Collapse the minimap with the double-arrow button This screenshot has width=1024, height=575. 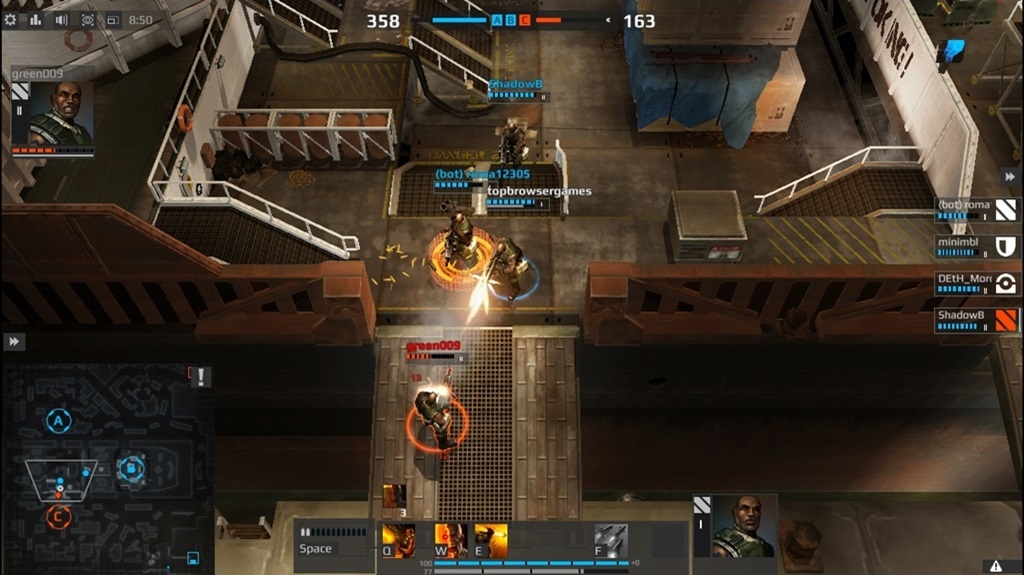pyautogui.click(x=13, y=342)
